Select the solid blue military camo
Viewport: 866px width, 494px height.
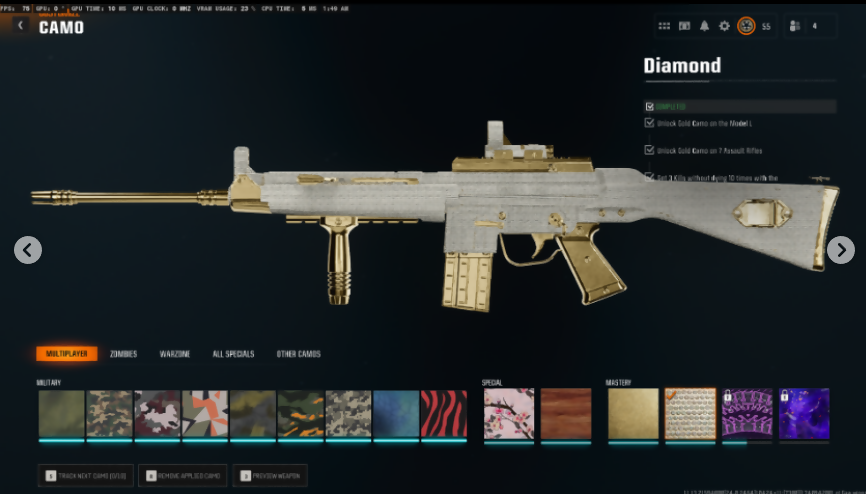point(396,414)
